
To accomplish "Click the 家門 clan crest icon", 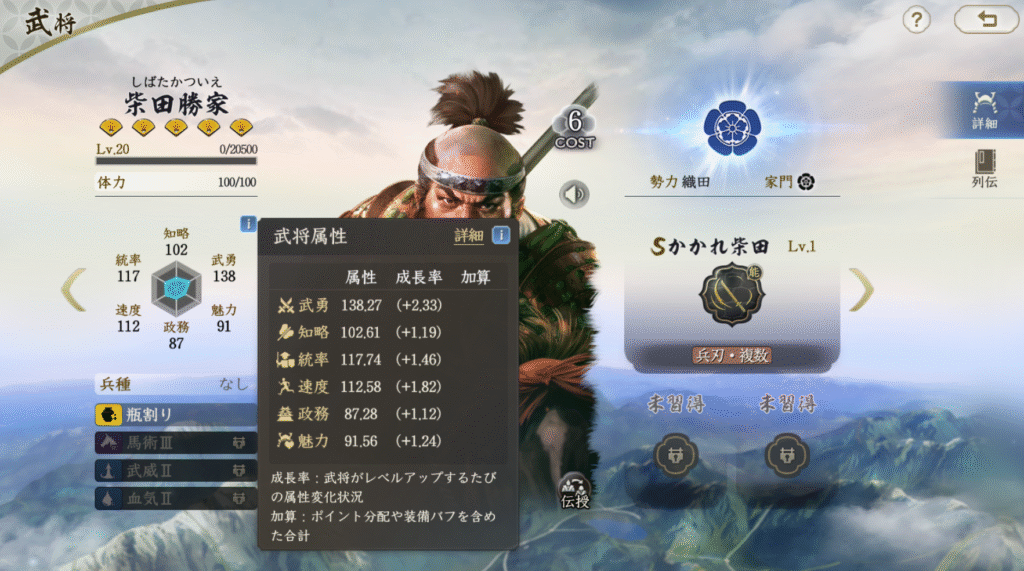I will pyautogui.click(x=806, y=182).
